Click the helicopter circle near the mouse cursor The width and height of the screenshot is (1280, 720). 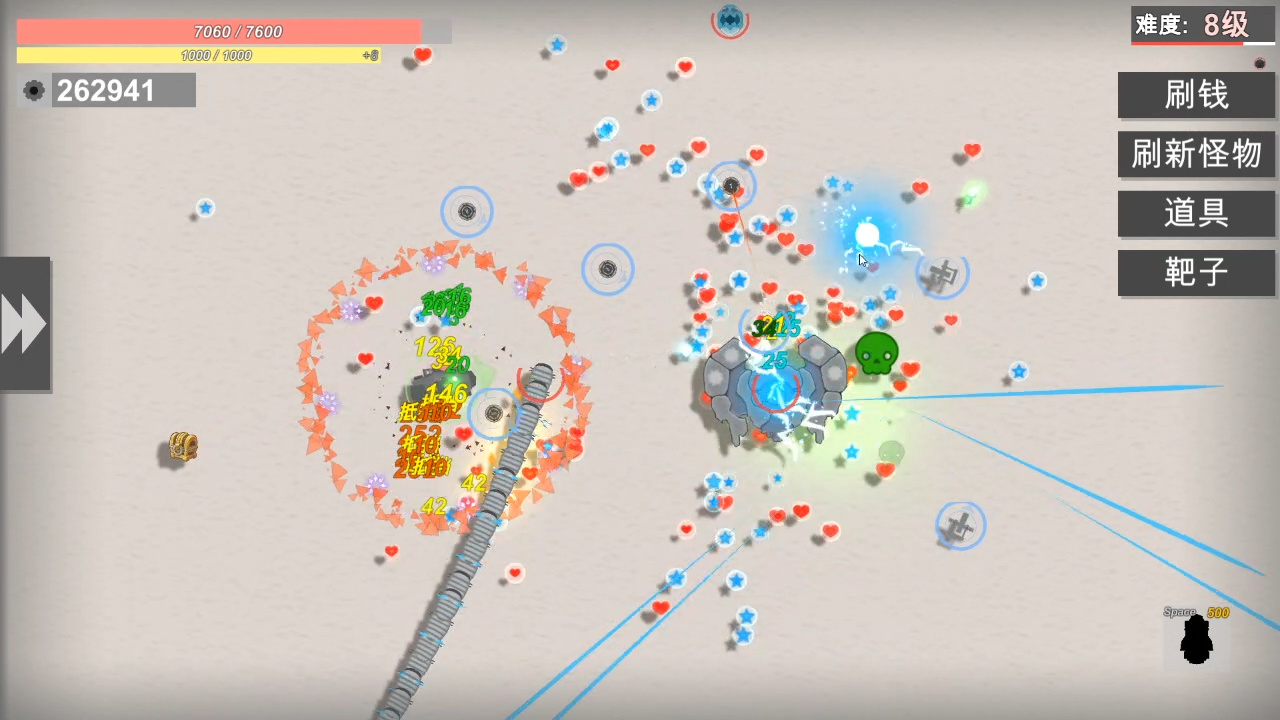[x=941, y=275]
